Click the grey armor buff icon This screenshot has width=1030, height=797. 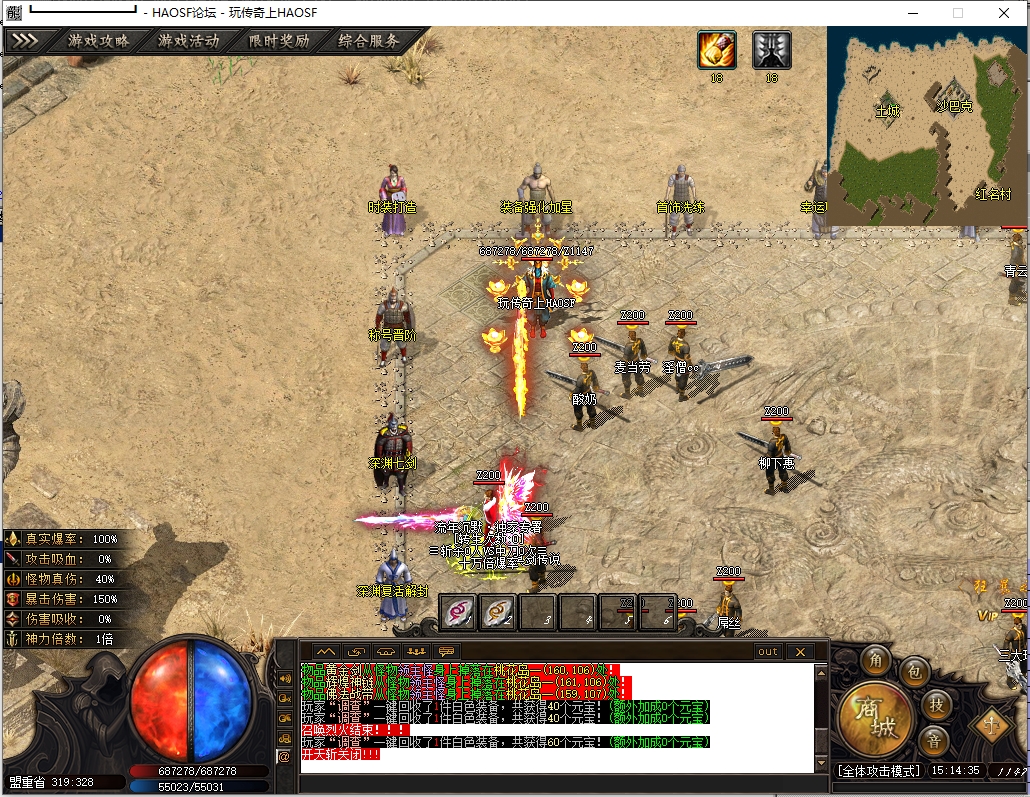coord(771,49)
